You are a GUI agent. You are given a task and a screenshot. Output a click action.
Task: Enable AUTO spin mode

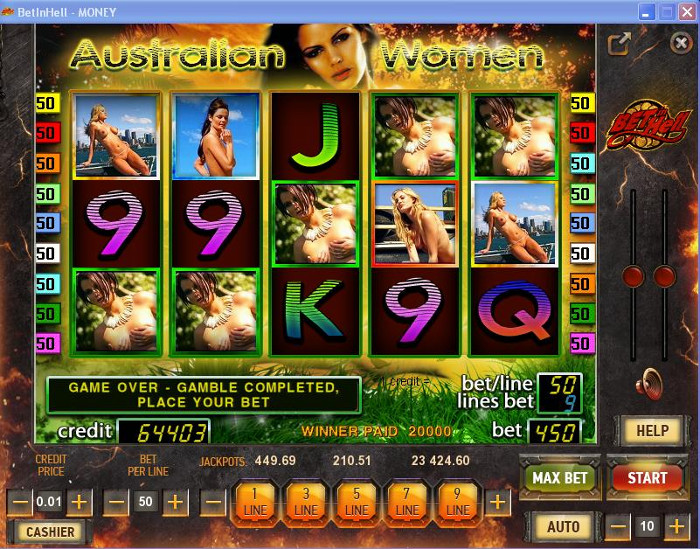pyautogui.click(x=563, y=526)
